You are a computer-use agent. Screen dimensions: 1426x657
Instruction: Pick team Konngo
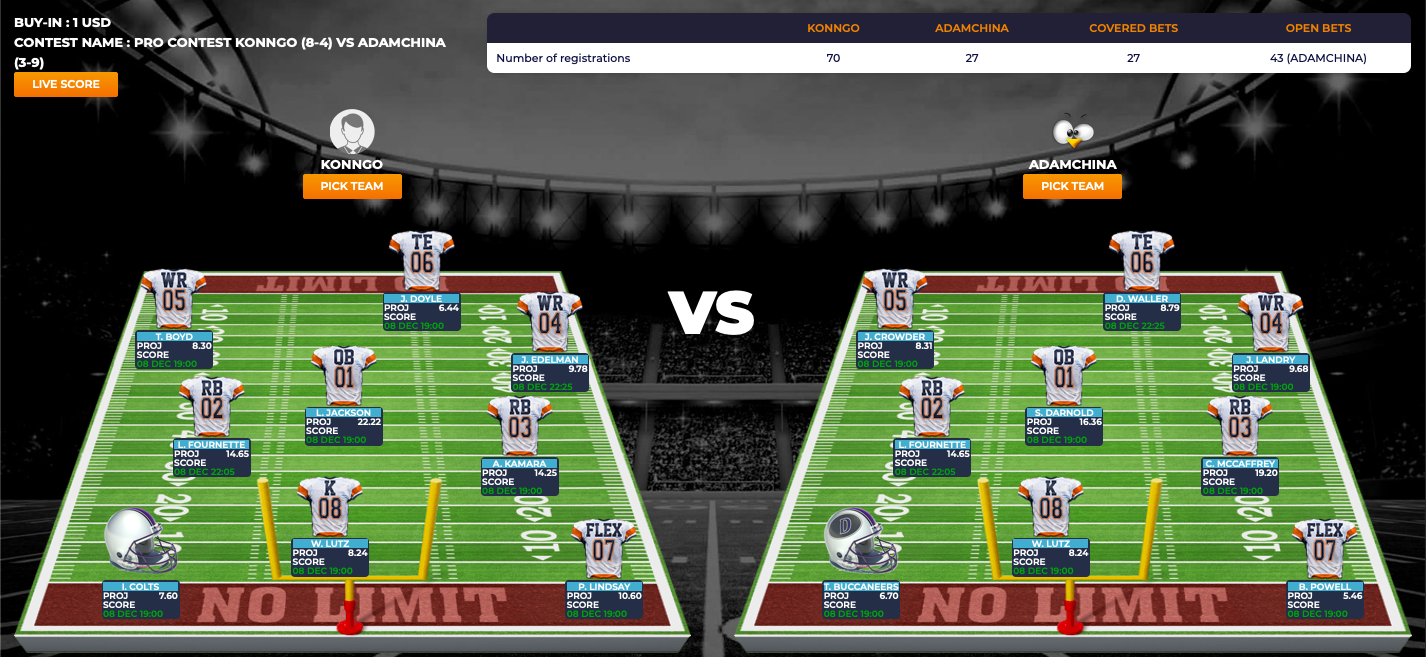click(x=352, y=186)
